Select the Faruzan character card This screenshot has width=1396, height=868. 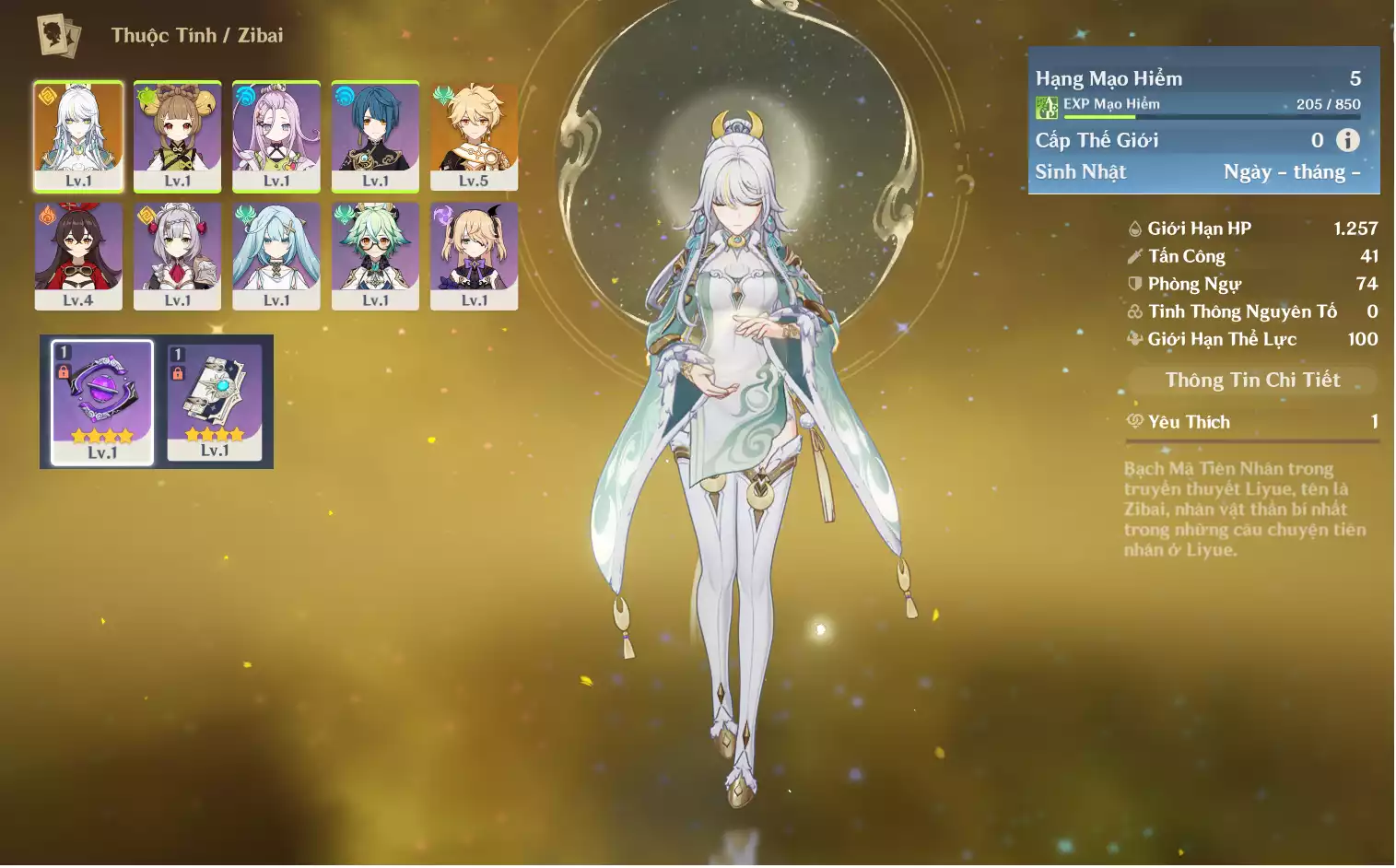[276, 256]
